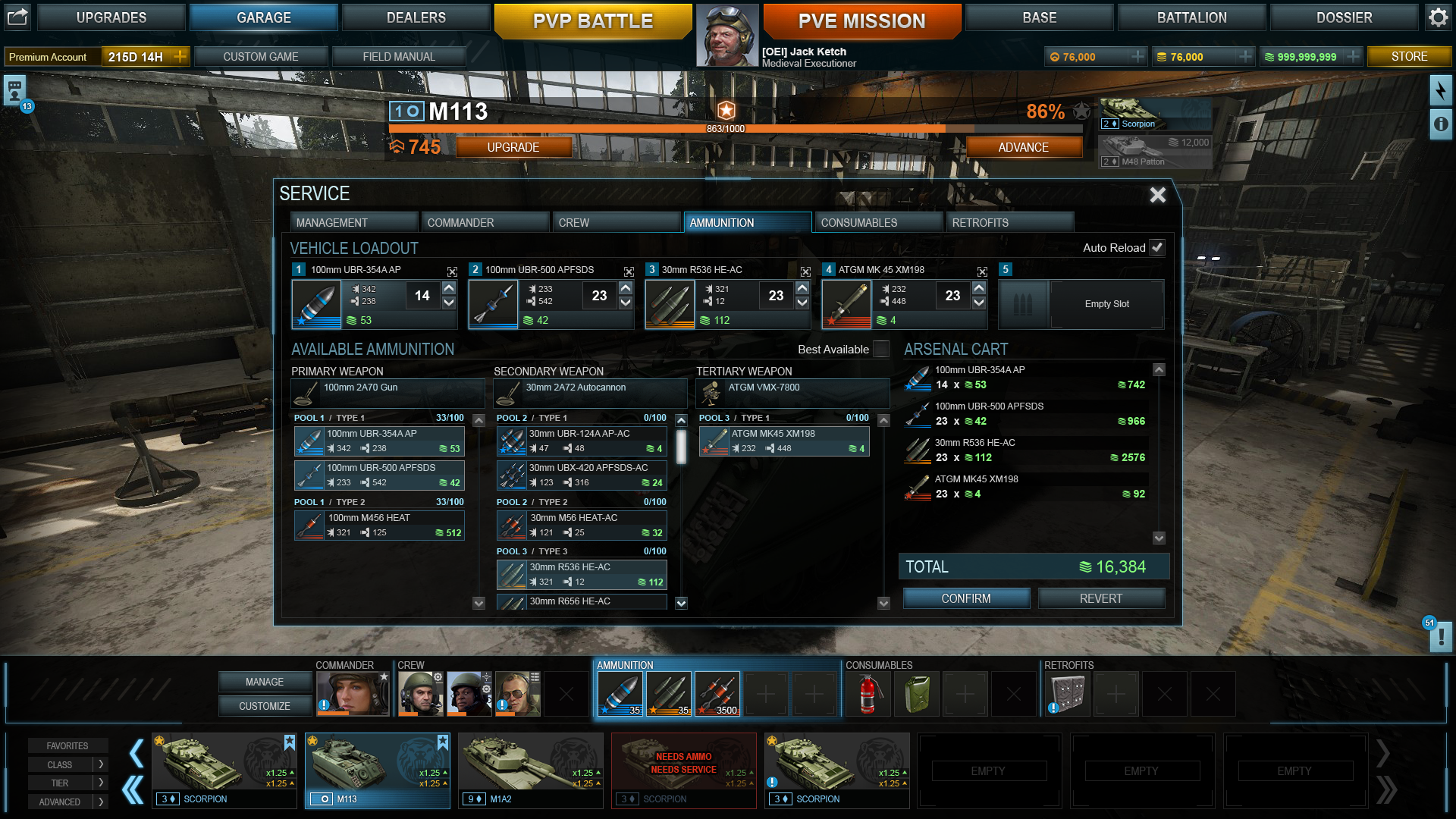
Task: Toggle the Auto Reload checkbox
Action: click(x=1157, y=247)
